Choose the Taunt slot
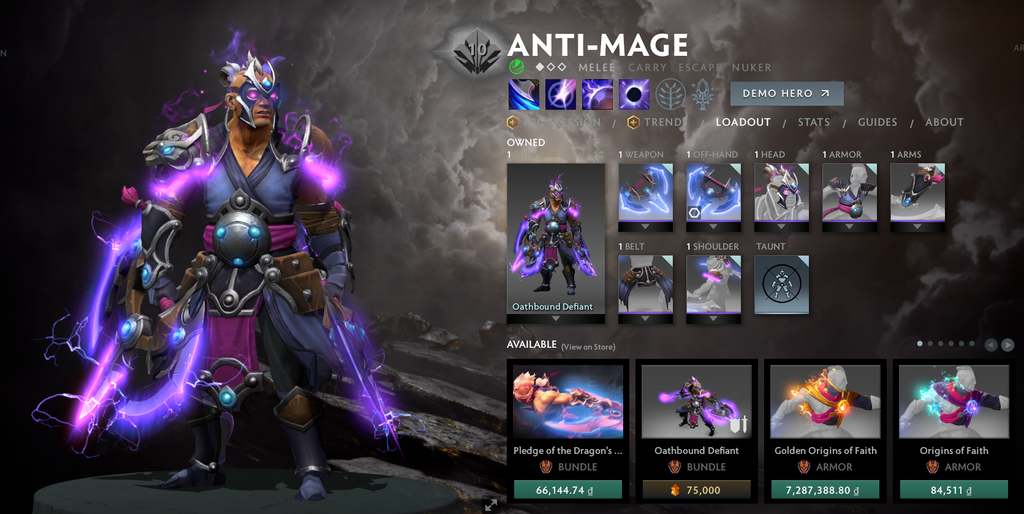1024x514 pixels. click(781, 284)
